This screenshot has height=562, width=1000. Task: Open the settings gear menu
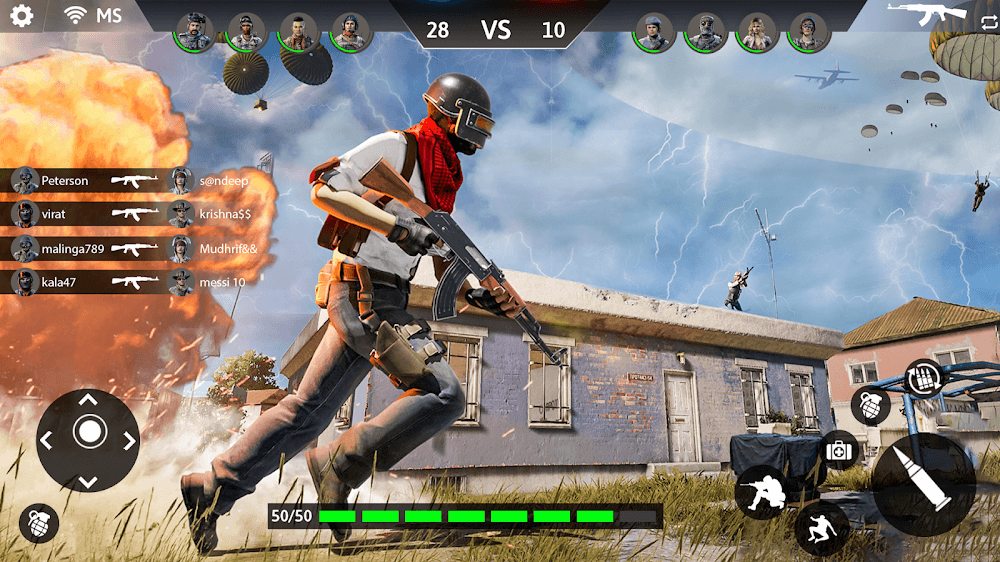pos(21,16)
